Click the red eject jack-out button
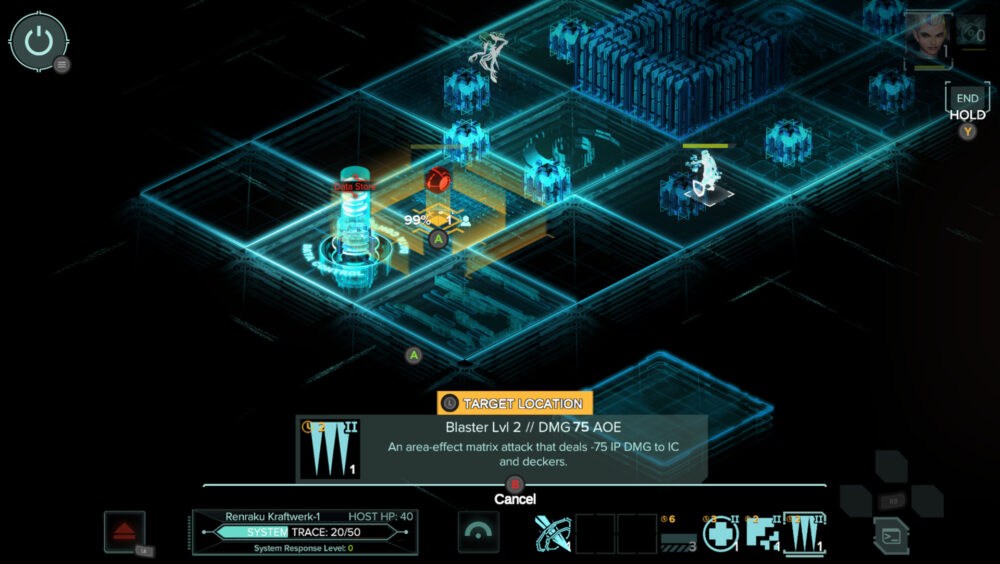The image size is (1000, 564). tap(125, 531)
